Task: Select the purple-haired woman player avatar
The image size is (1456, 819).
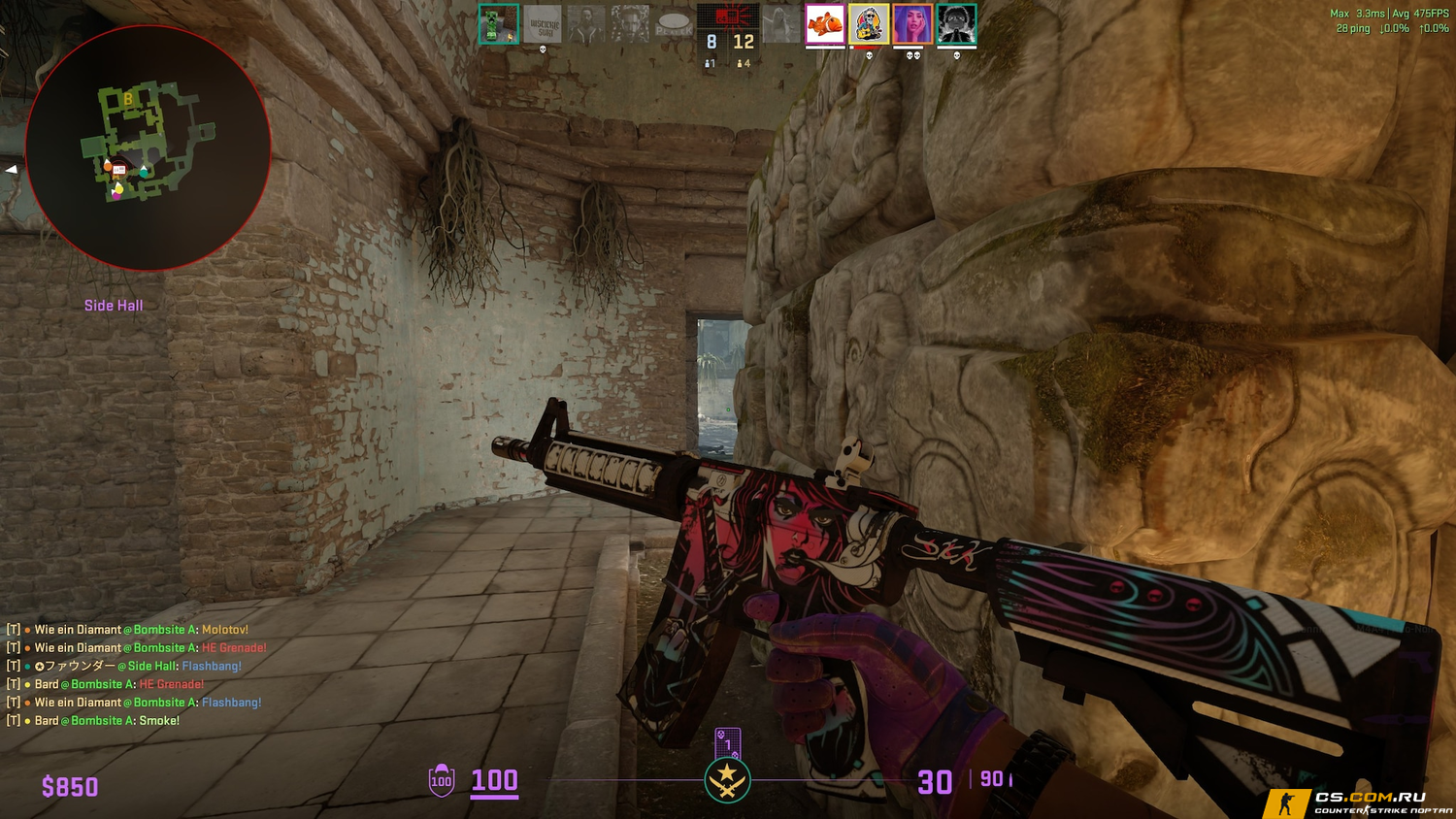Action: click(x=912, y=24)
